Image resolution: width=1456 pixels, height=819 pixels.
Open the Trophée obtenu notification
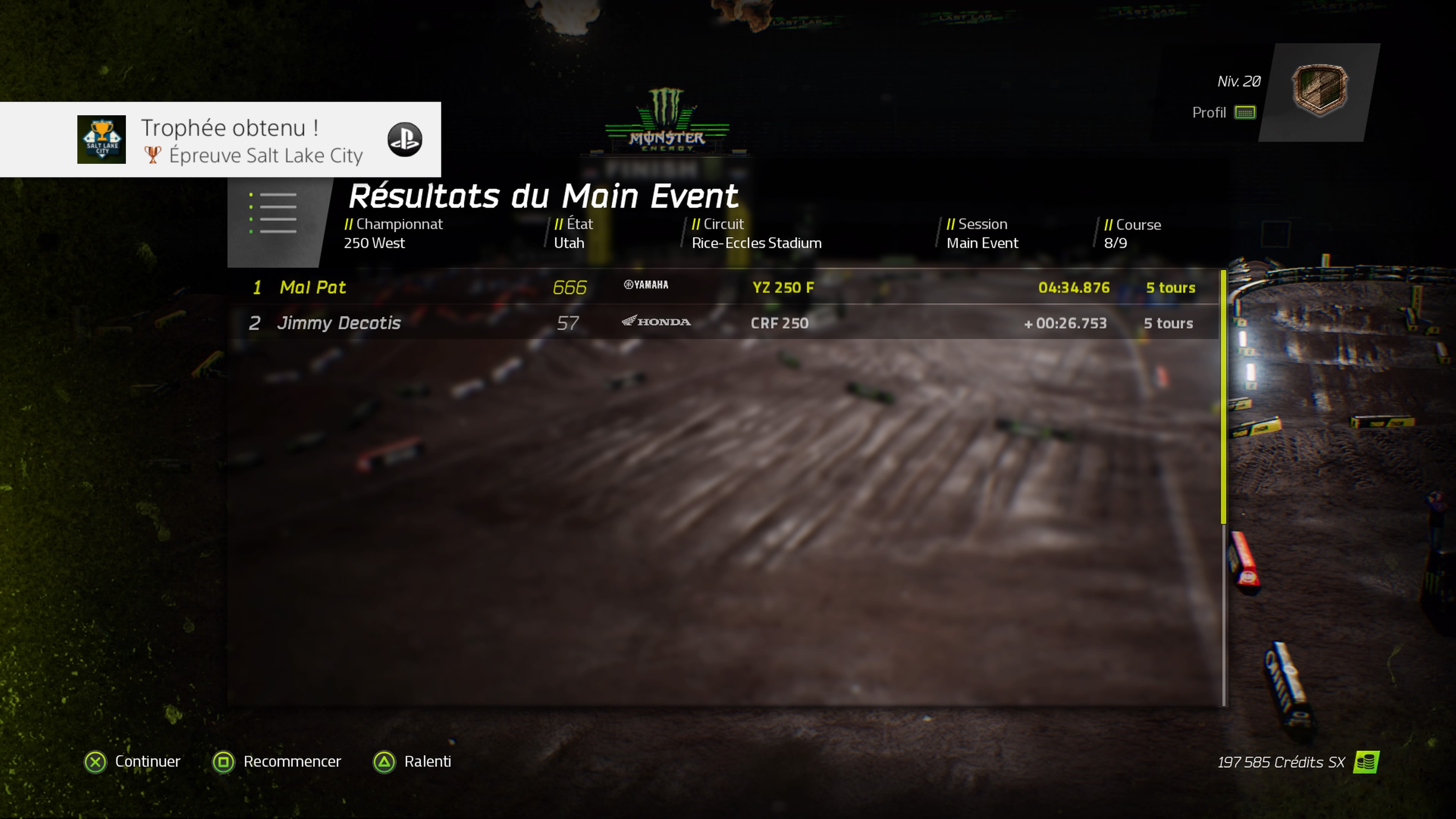tap(220, 140)
